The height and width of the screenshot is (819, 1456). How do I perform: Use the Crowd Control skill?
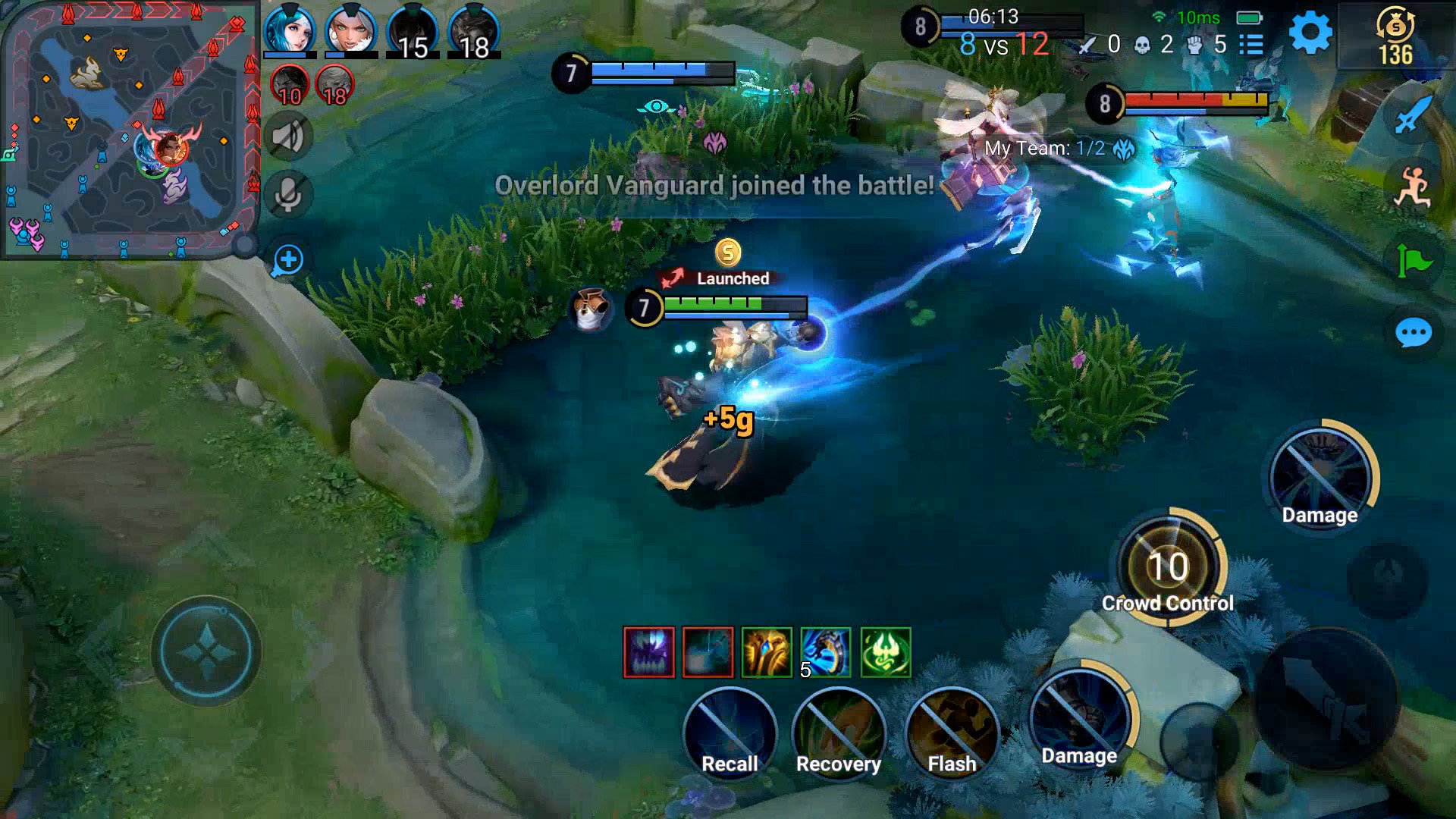point(1168,567)
